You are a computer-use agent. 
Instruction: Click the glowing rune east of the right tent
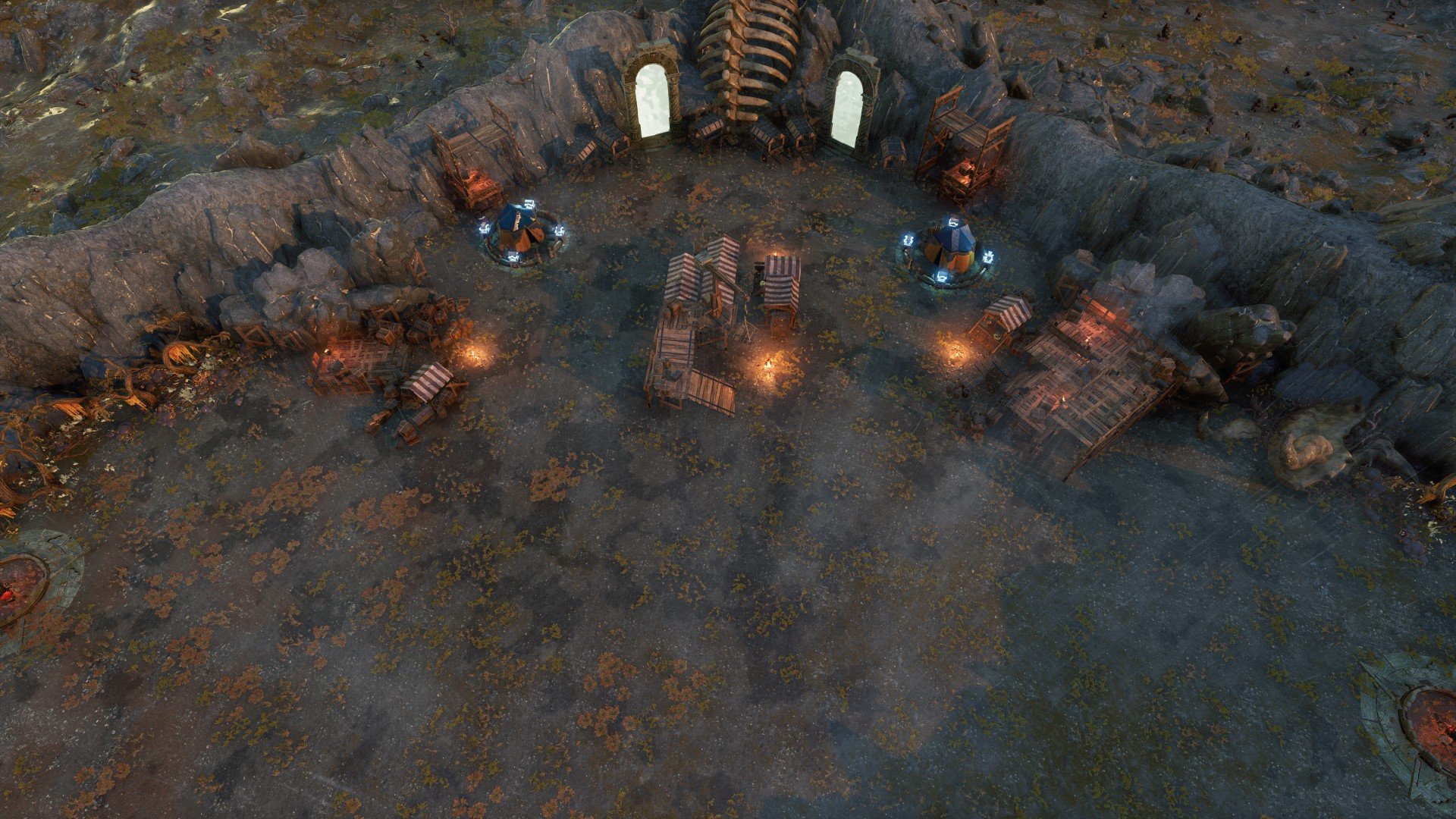coord(989,256)
